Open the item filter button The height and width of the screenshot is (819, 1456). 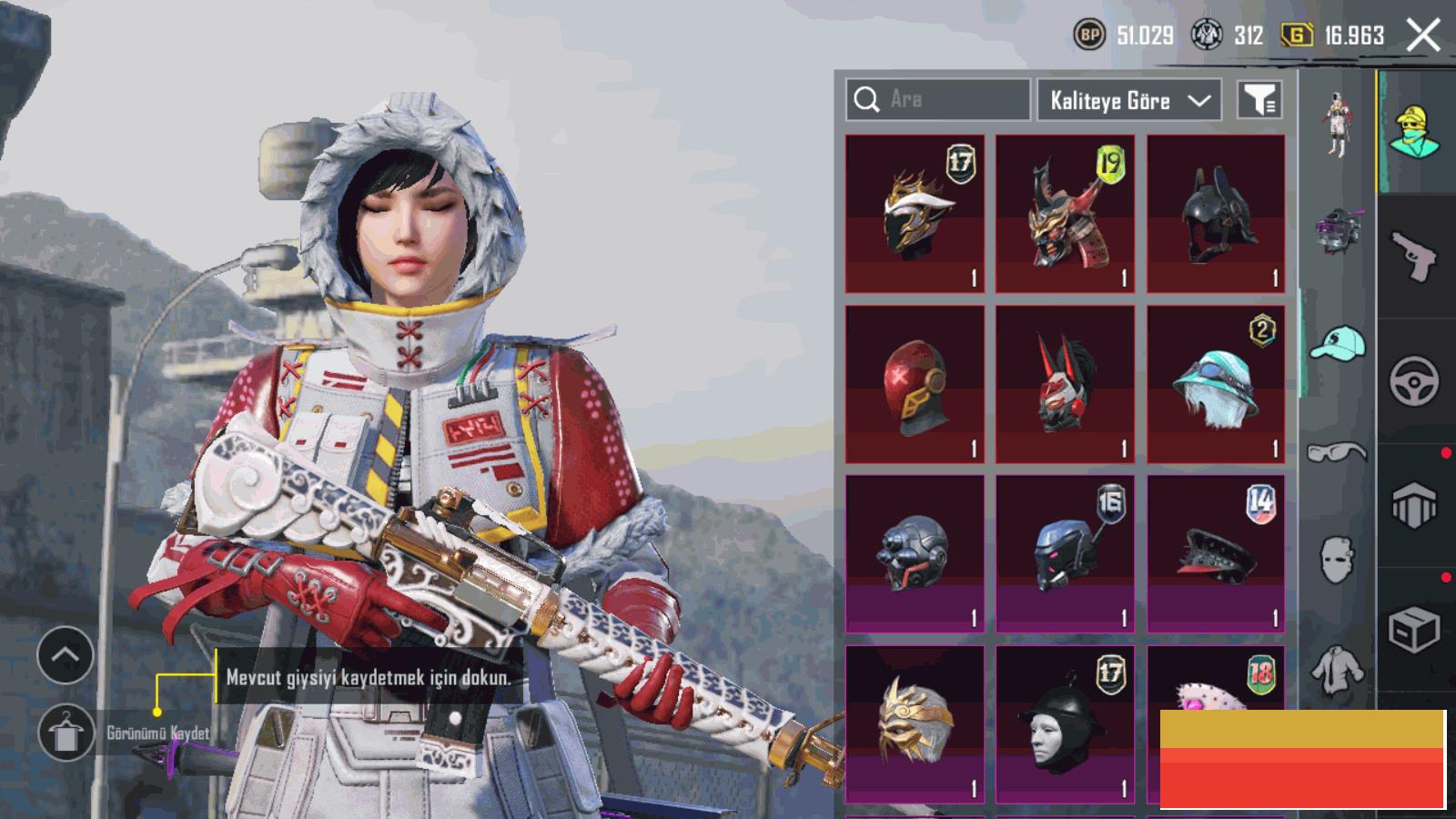coord(1260,100)
